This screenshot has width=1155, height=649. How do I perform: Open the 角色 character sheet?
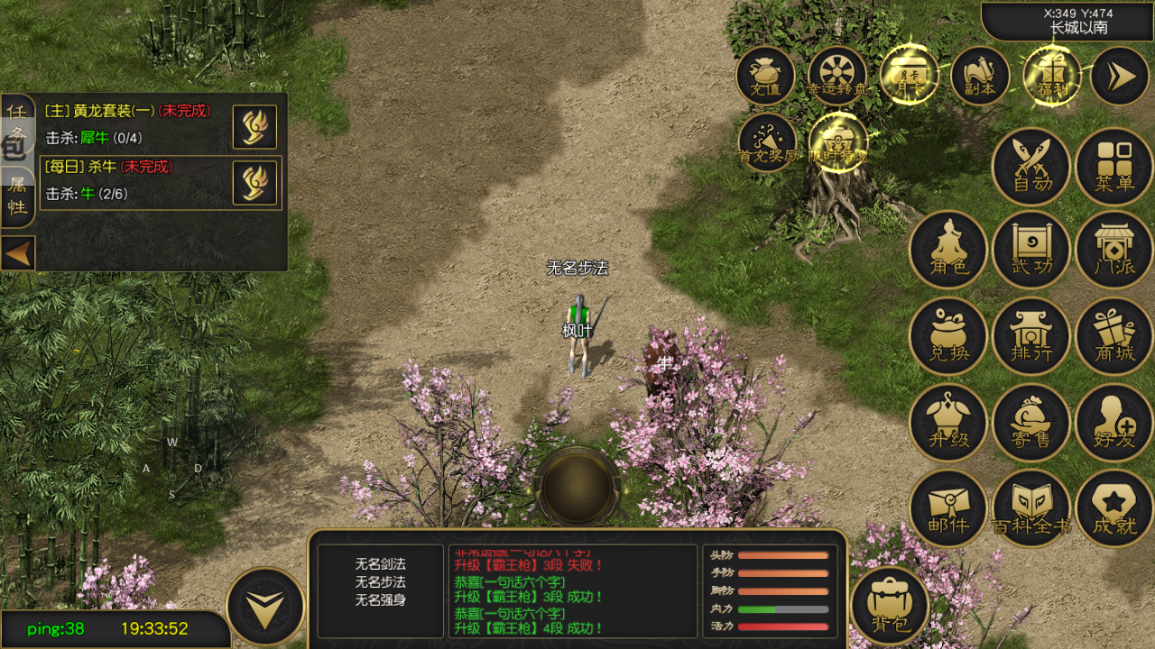[948, 250]
